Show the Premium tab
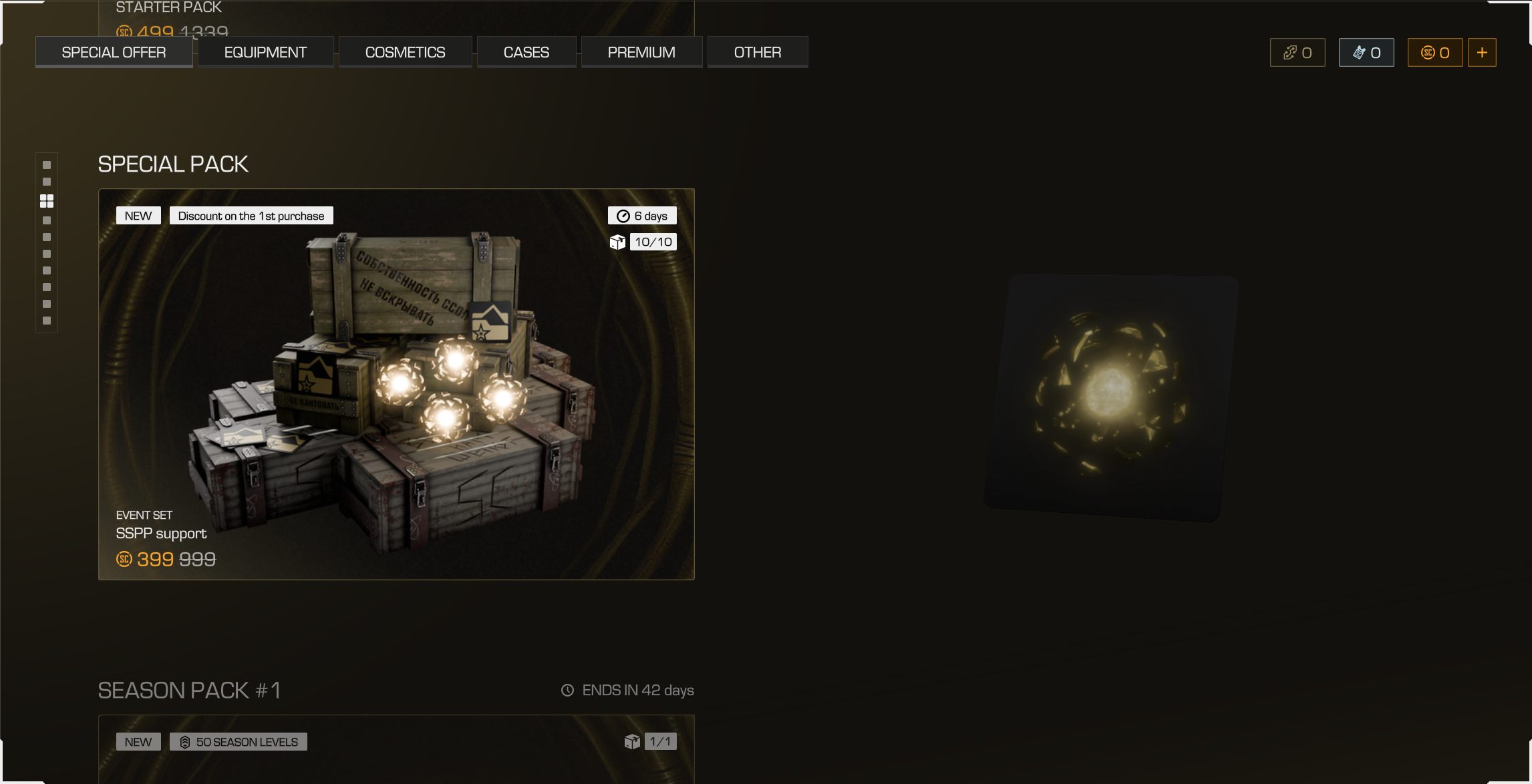The height and width of the screenshot is (784, 1532). [641, 52]
